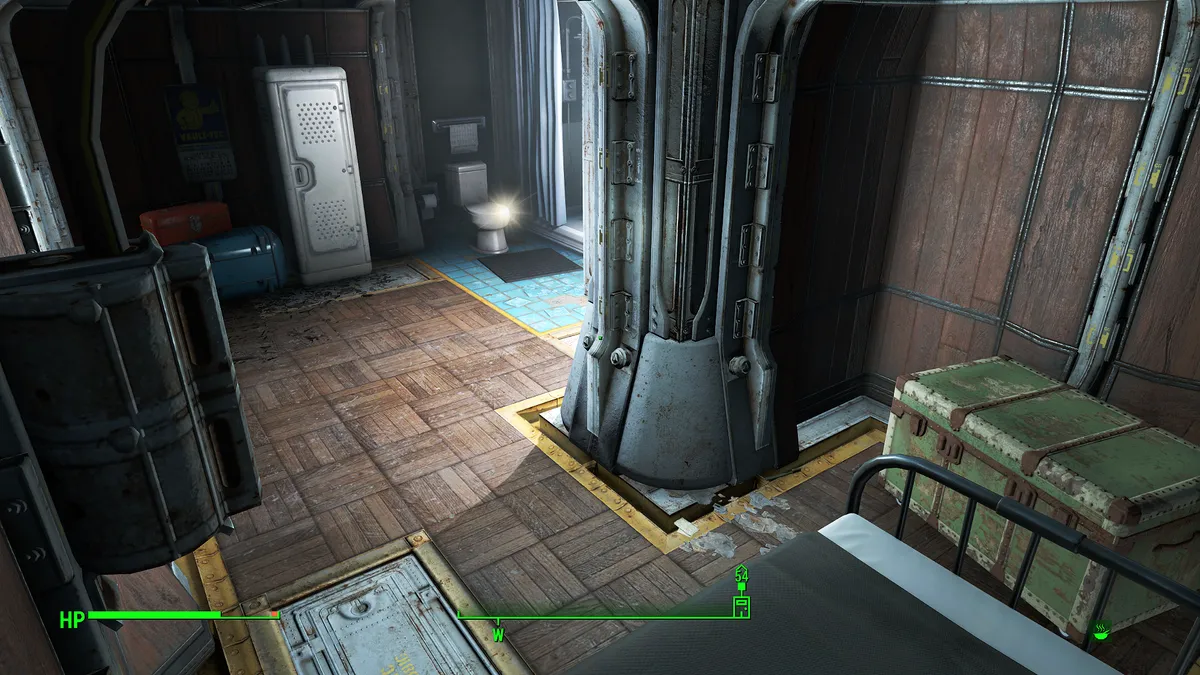Select the steaming bowl status icon
This screenshot has height=675, width=1200.
1103,630
